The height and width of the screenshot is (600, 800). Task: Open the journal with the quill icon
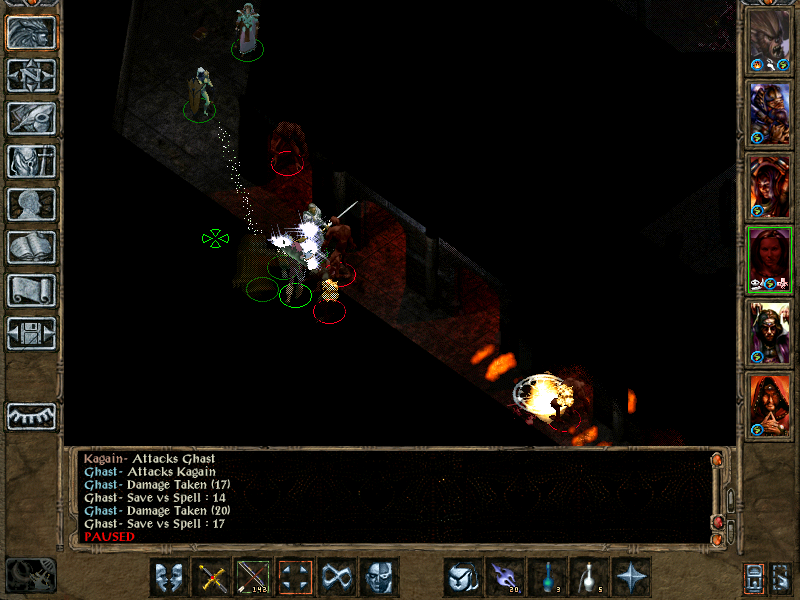31,118
